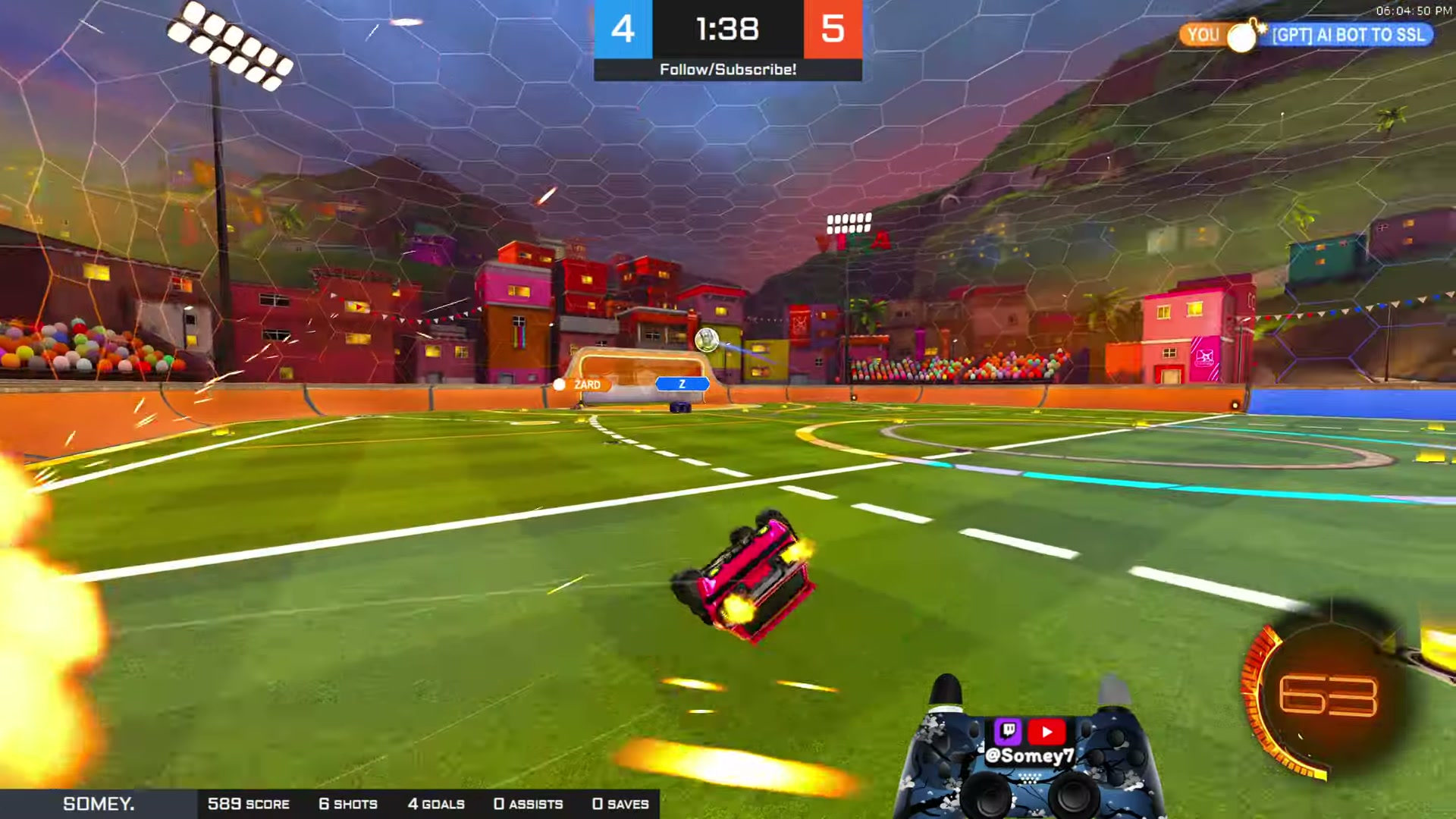This screenshot has width=1456, height=819.
Task: Click the 06:04:50 PM timestamp
Action: [x=1415, y=11]
